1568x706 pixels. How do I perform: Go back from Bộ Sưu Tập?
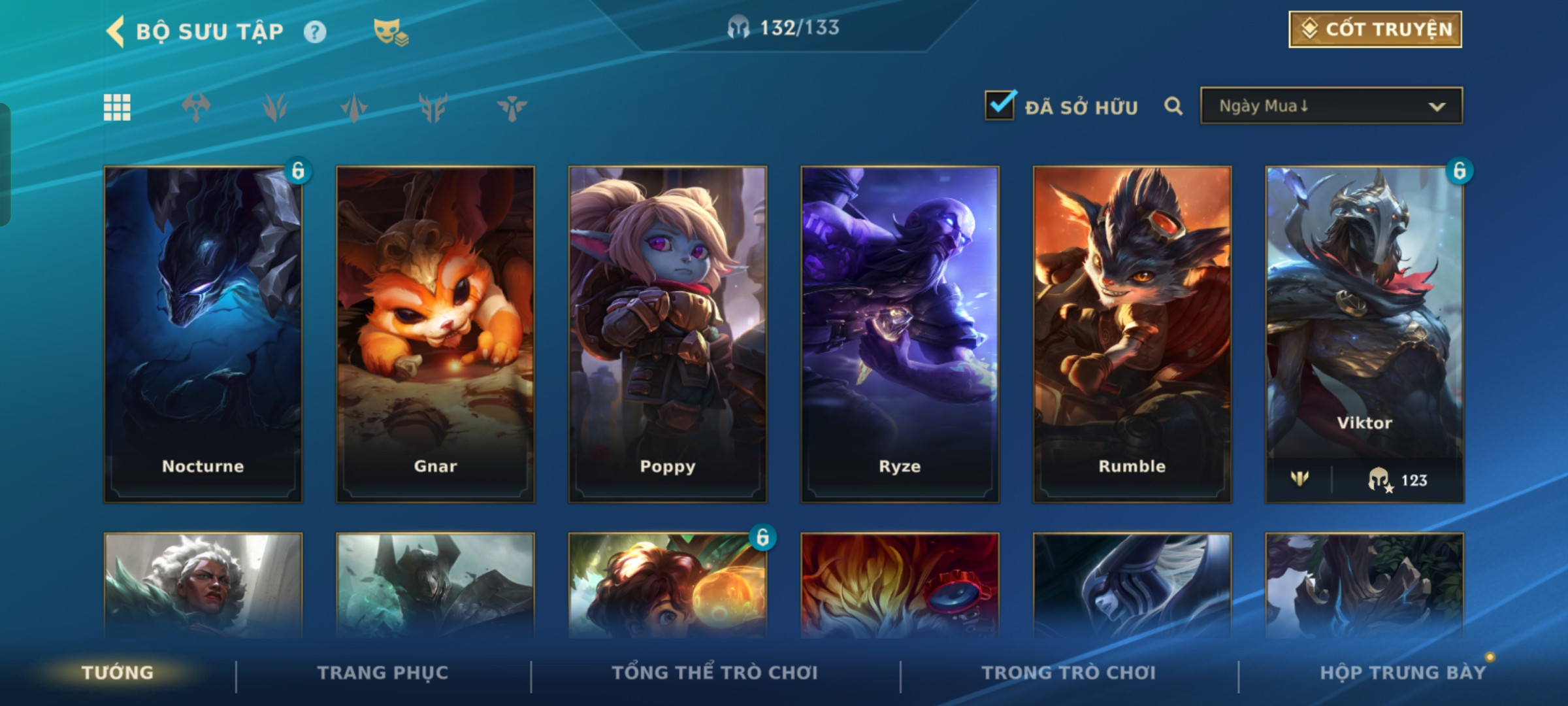pyautogui.click(x=116, y=31)
